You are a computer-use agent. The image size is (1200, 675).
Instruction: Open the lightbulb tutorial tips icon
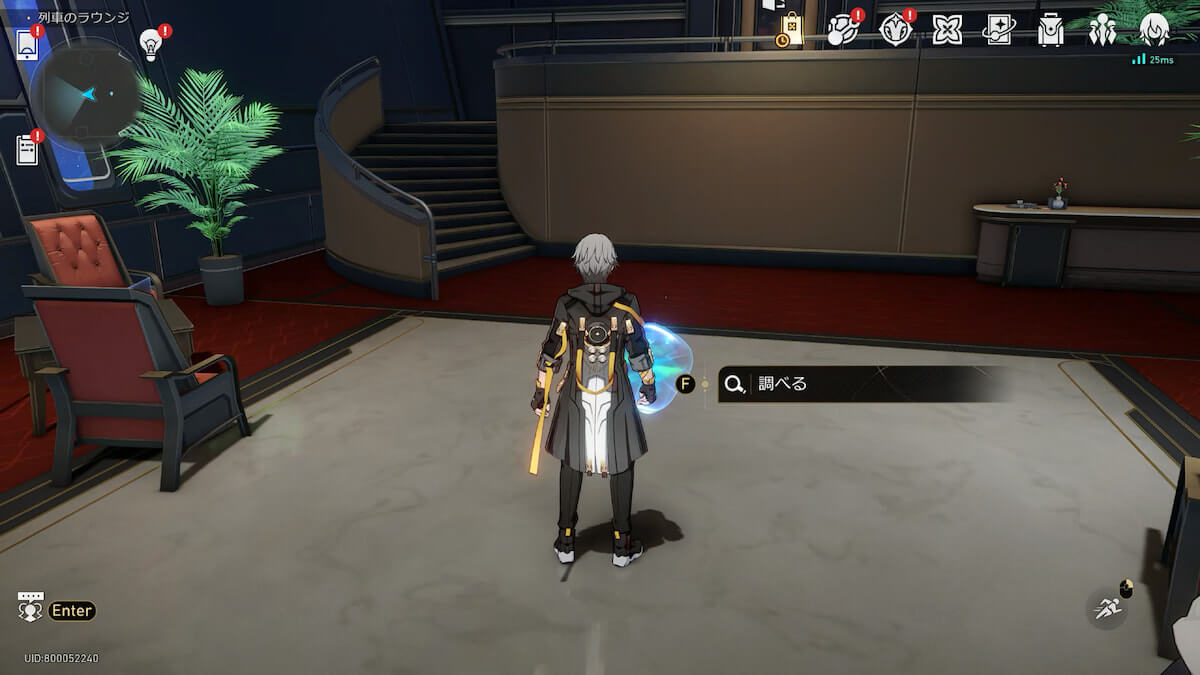[x=151, y=44]
